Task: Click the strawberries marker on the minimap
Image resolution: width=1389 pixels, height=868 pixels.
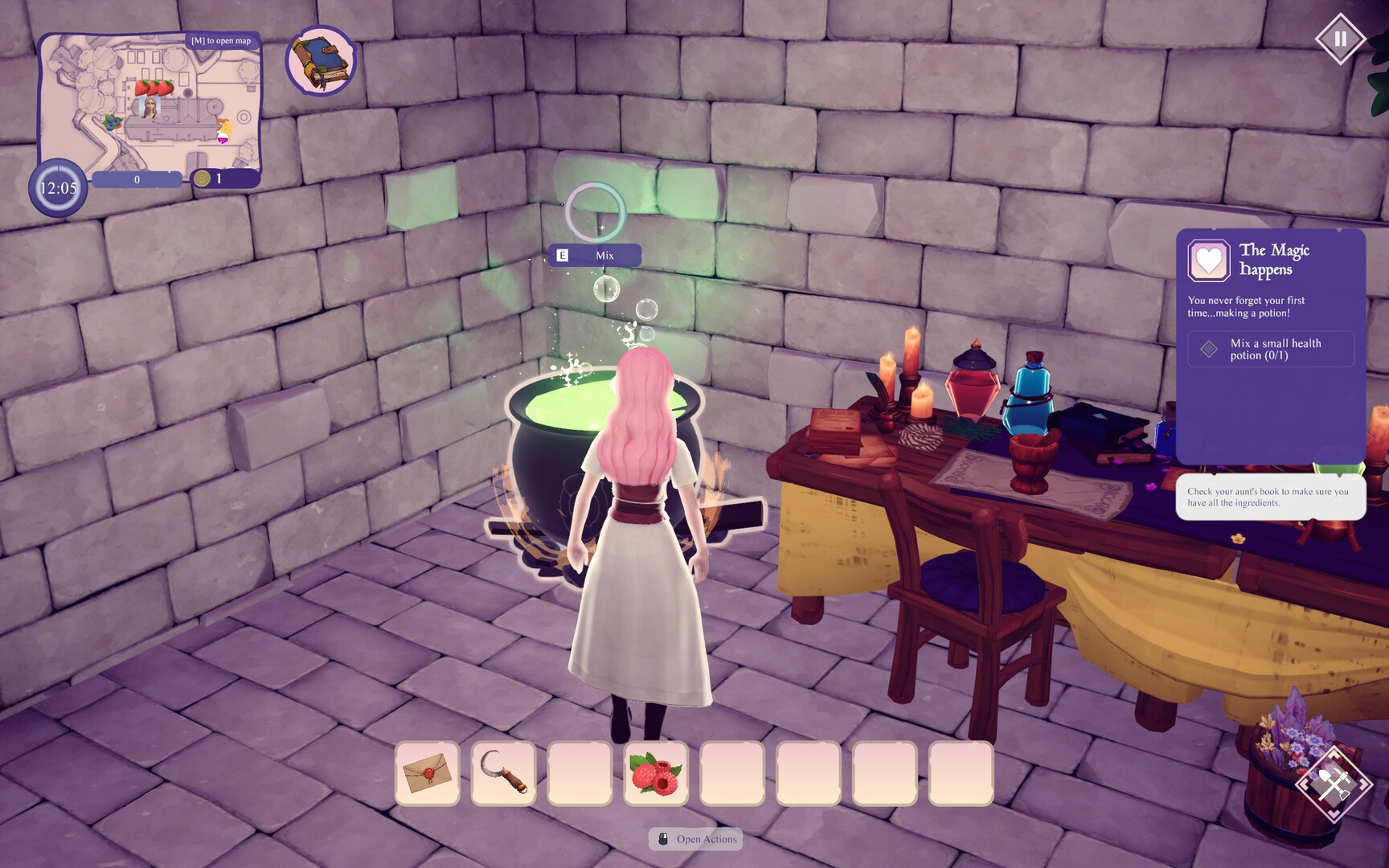Action: tap(154, 87)
